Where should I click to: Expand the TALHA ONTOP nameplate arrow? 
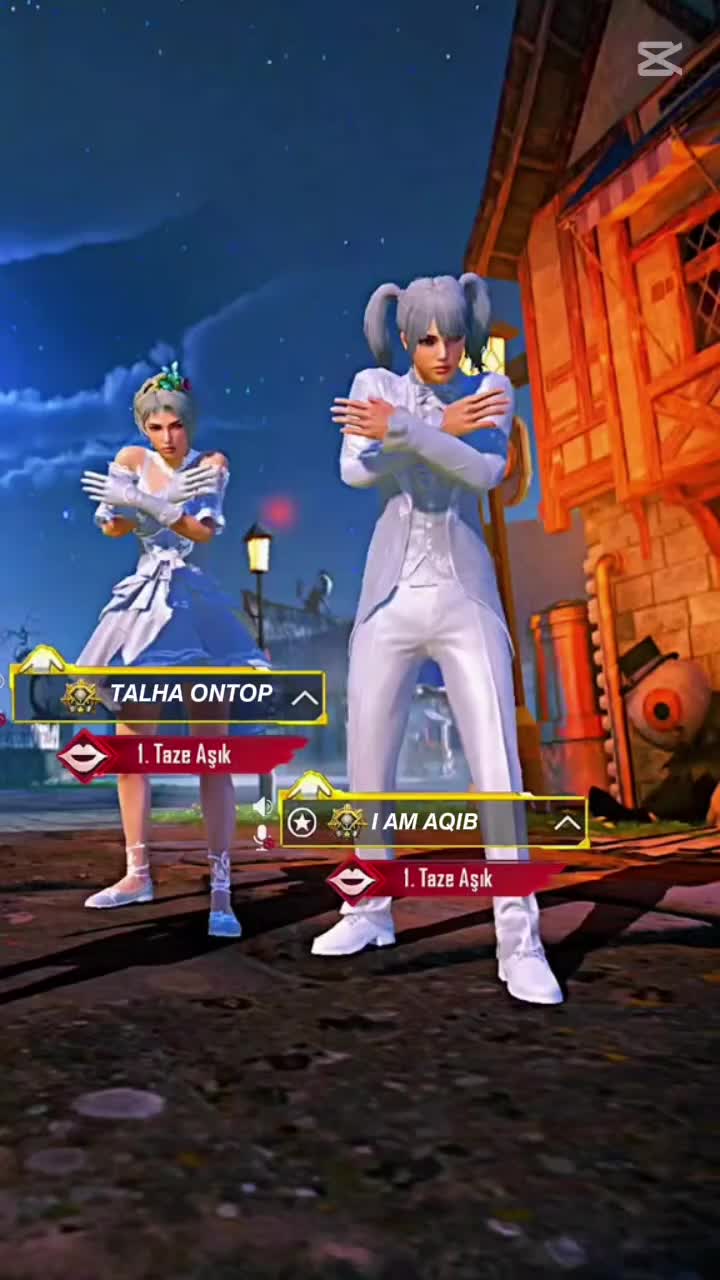pos(305,698)
